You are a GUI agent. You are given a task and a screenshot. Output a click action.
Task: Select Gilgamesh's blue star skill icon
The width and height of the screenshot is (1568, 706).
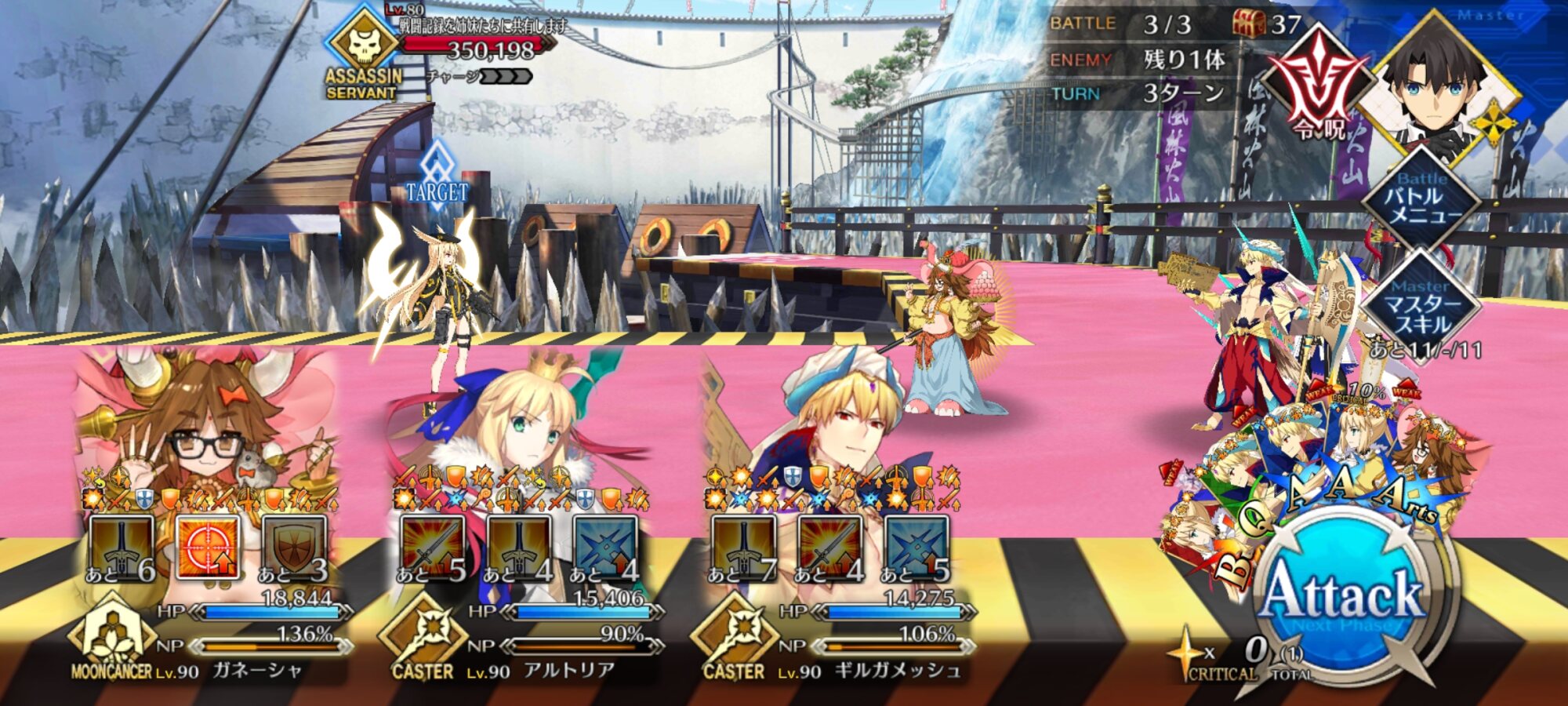(916, 547)
